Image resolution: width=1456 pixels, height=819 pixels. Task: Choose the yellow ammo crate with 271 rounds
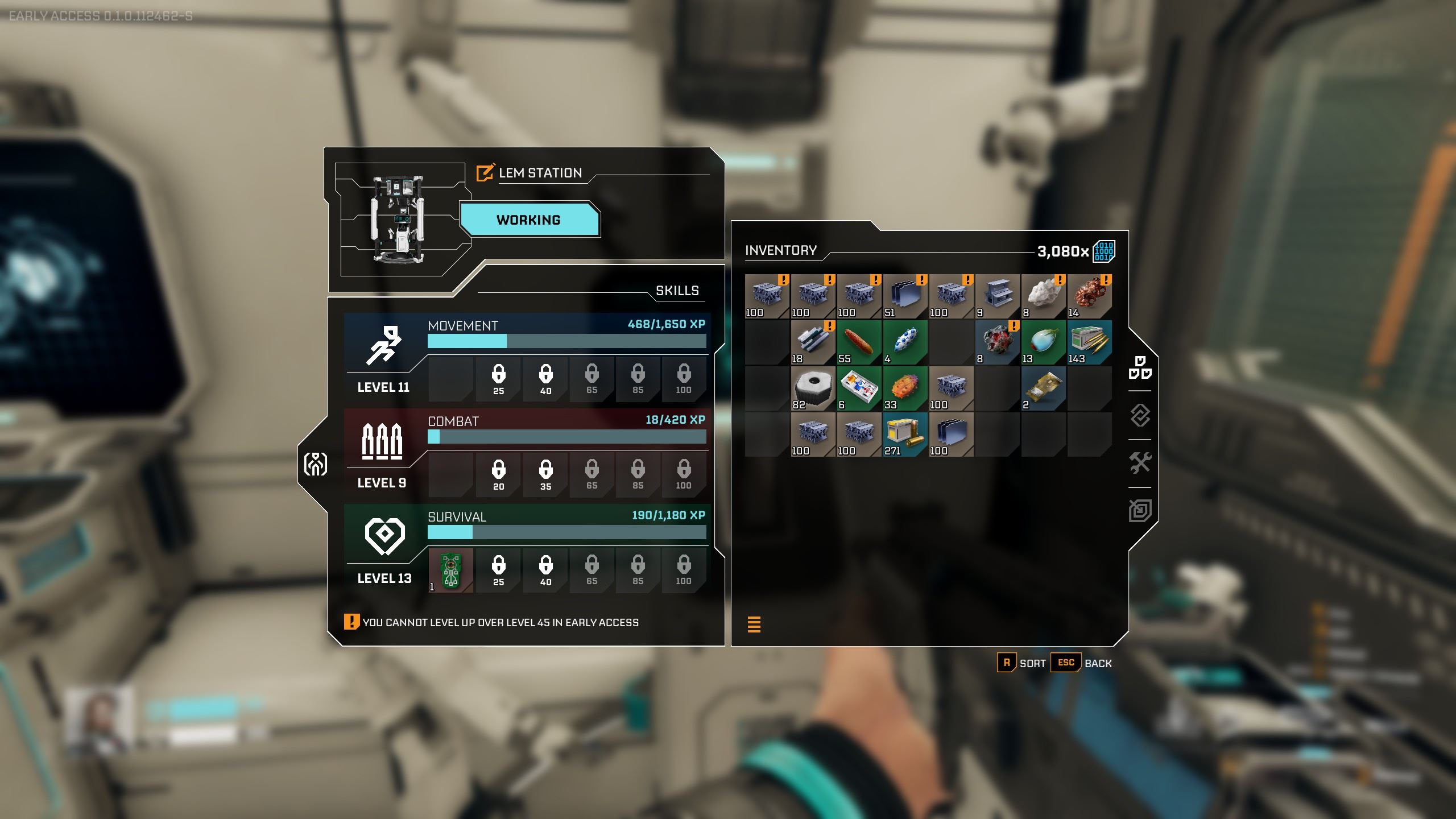pyautogui.click(x=905, y=434)
